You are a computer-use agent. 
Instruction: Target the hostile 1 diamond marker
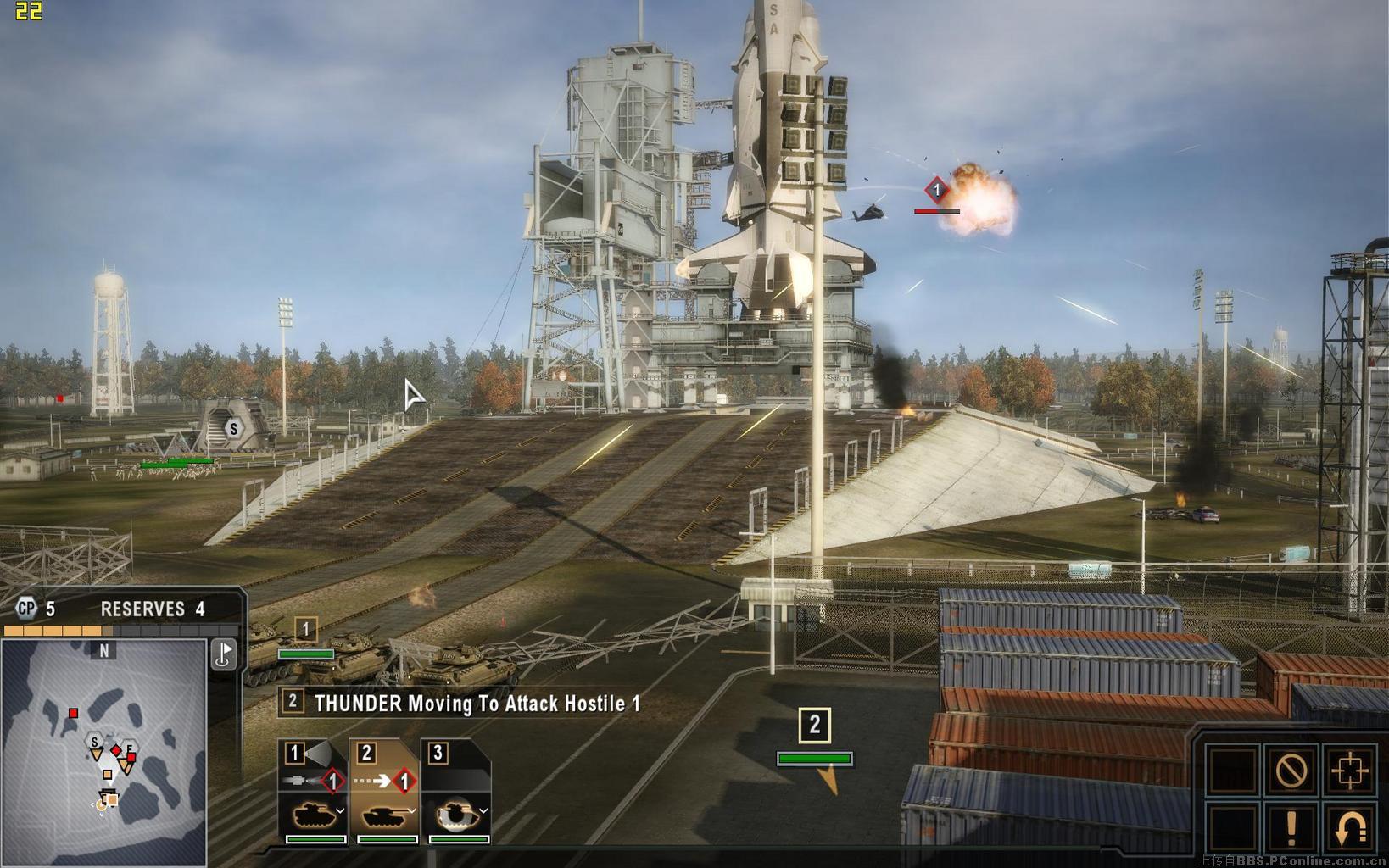click(936, 190)
